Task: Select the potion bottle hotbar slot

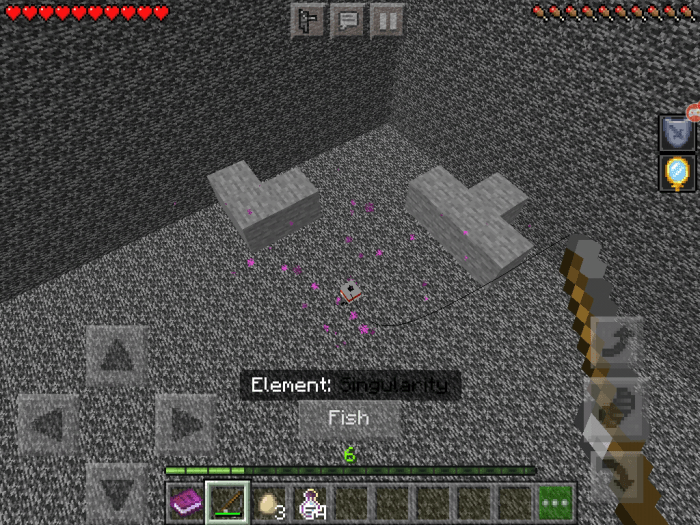Action: coord(309,502)
